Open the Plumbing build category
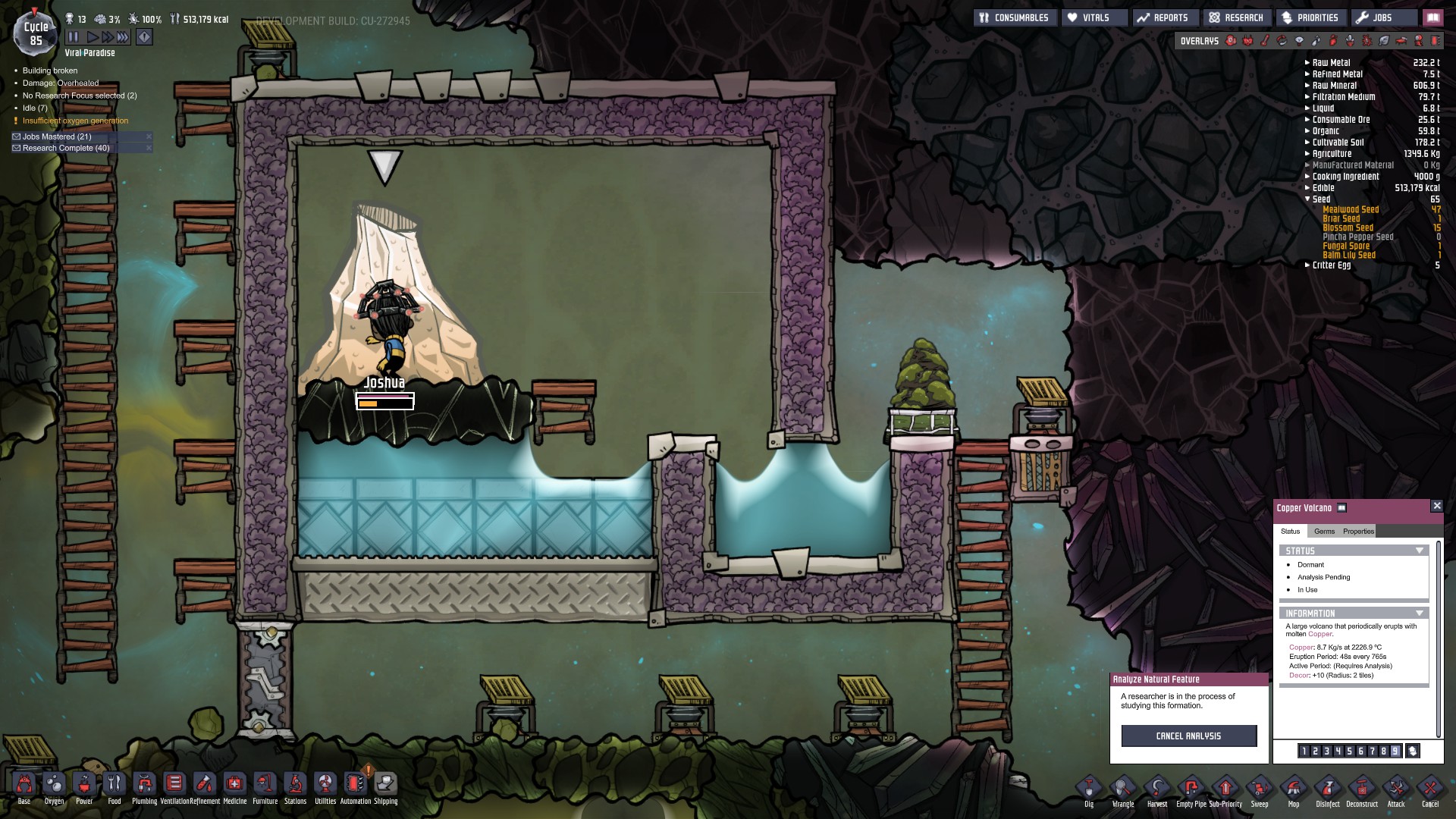This screenshot has width=1456, height=819. coord(143,786)
